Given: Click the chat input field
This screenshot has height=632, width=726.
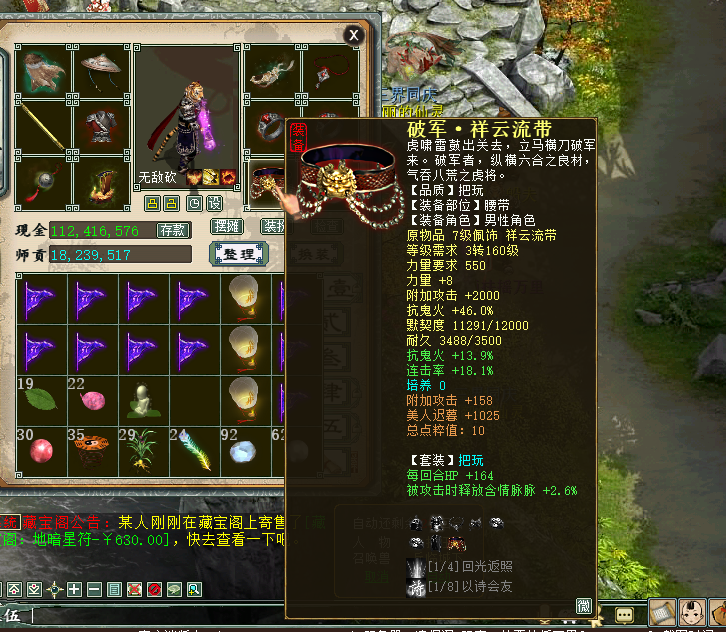Looking at the screenshot, I should coord(150,615).
